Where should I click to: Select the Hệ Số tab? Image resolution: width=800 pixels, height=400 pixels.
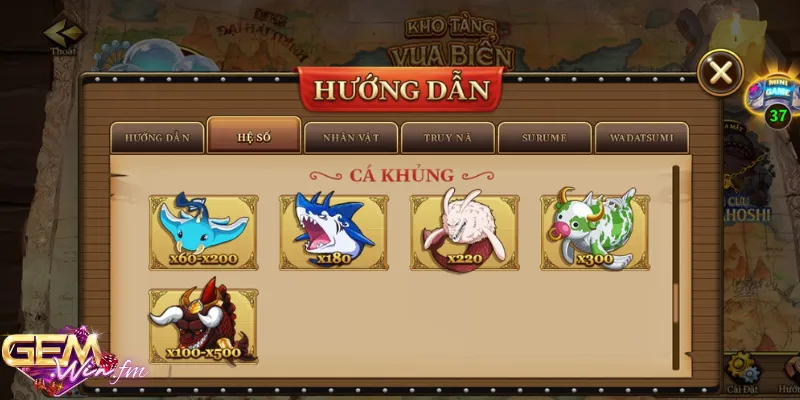point(254,136)
